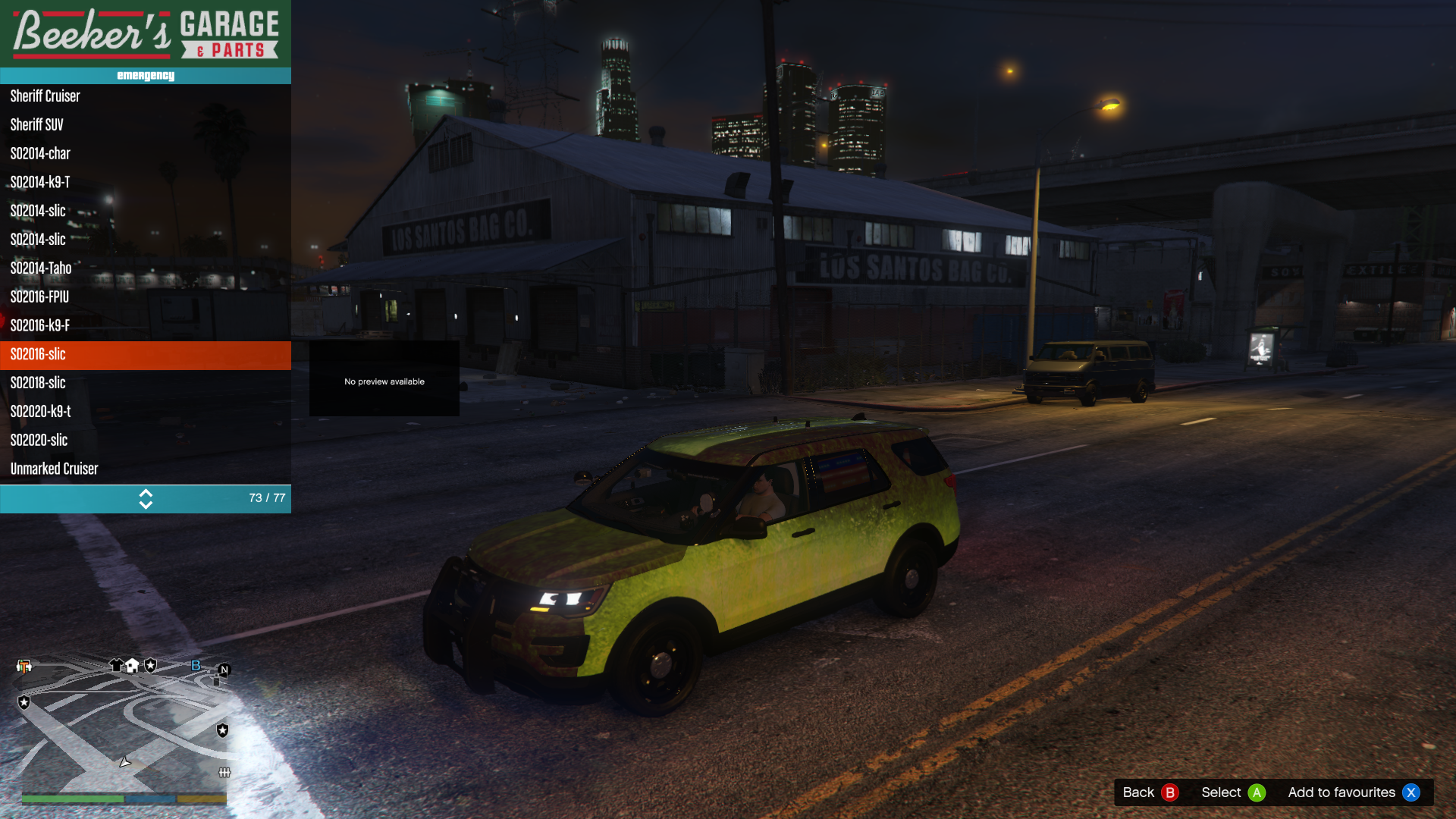Select the SO2014-k9-T entry
This screenshot has height=819, width=1456.
point(144,183)
